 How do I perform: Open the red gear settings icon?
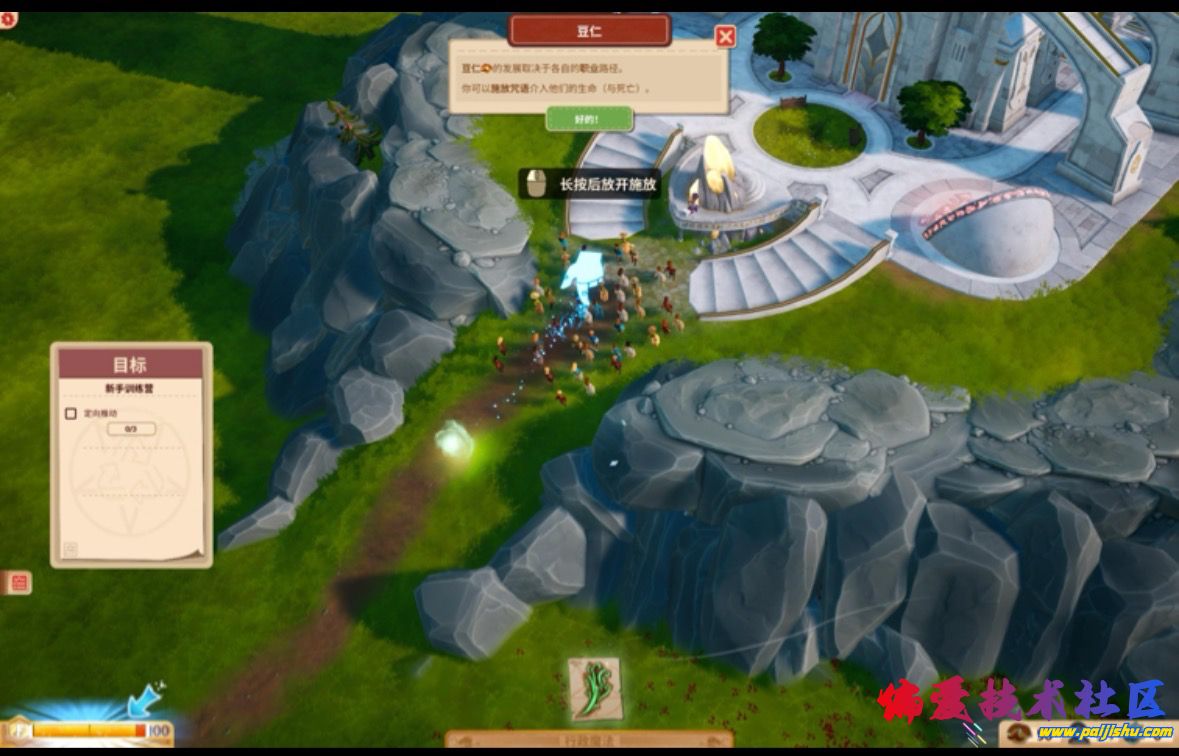click(8, 19)
